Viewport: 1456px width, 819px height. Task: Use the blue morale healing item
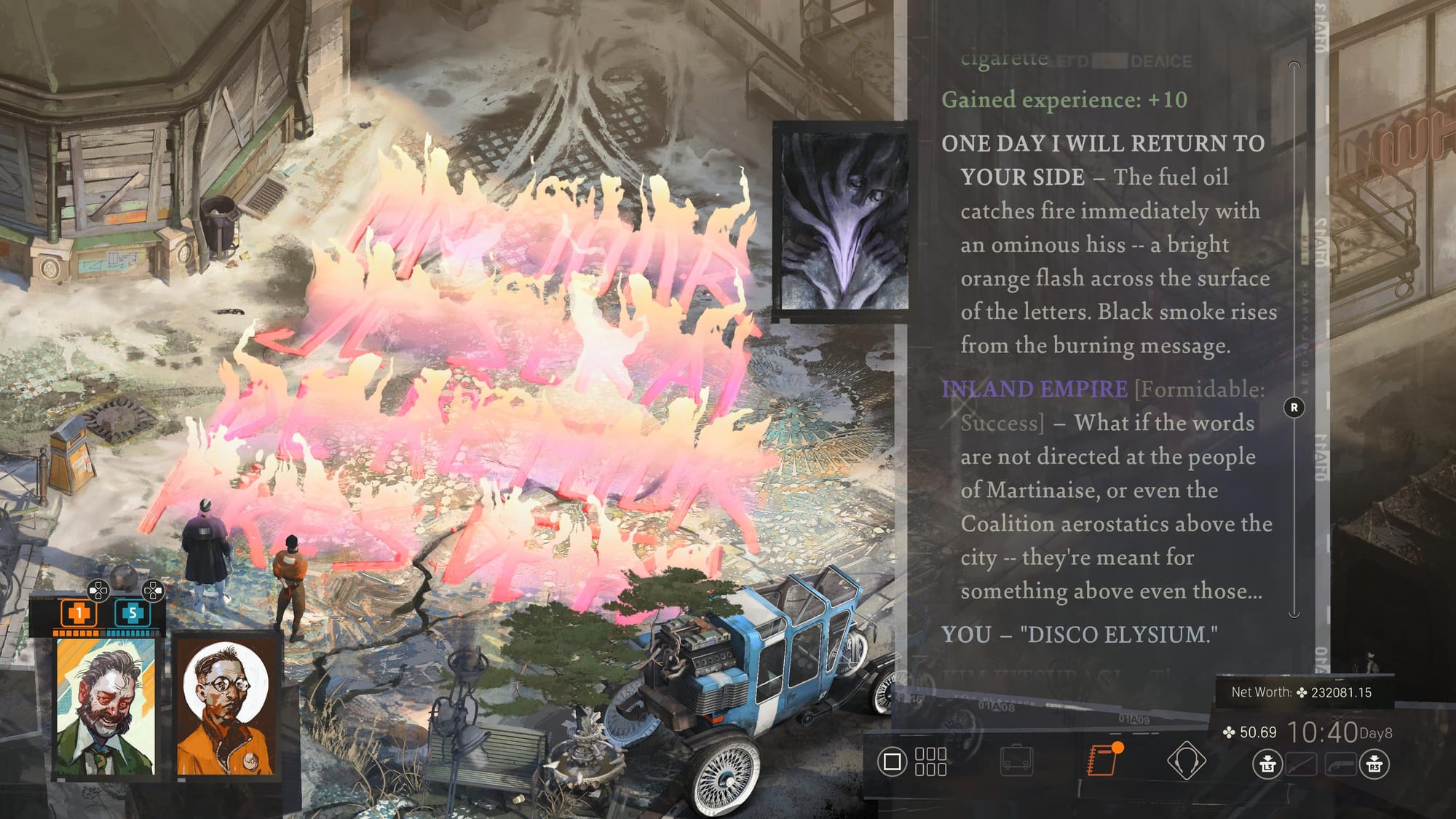(132, 613)
